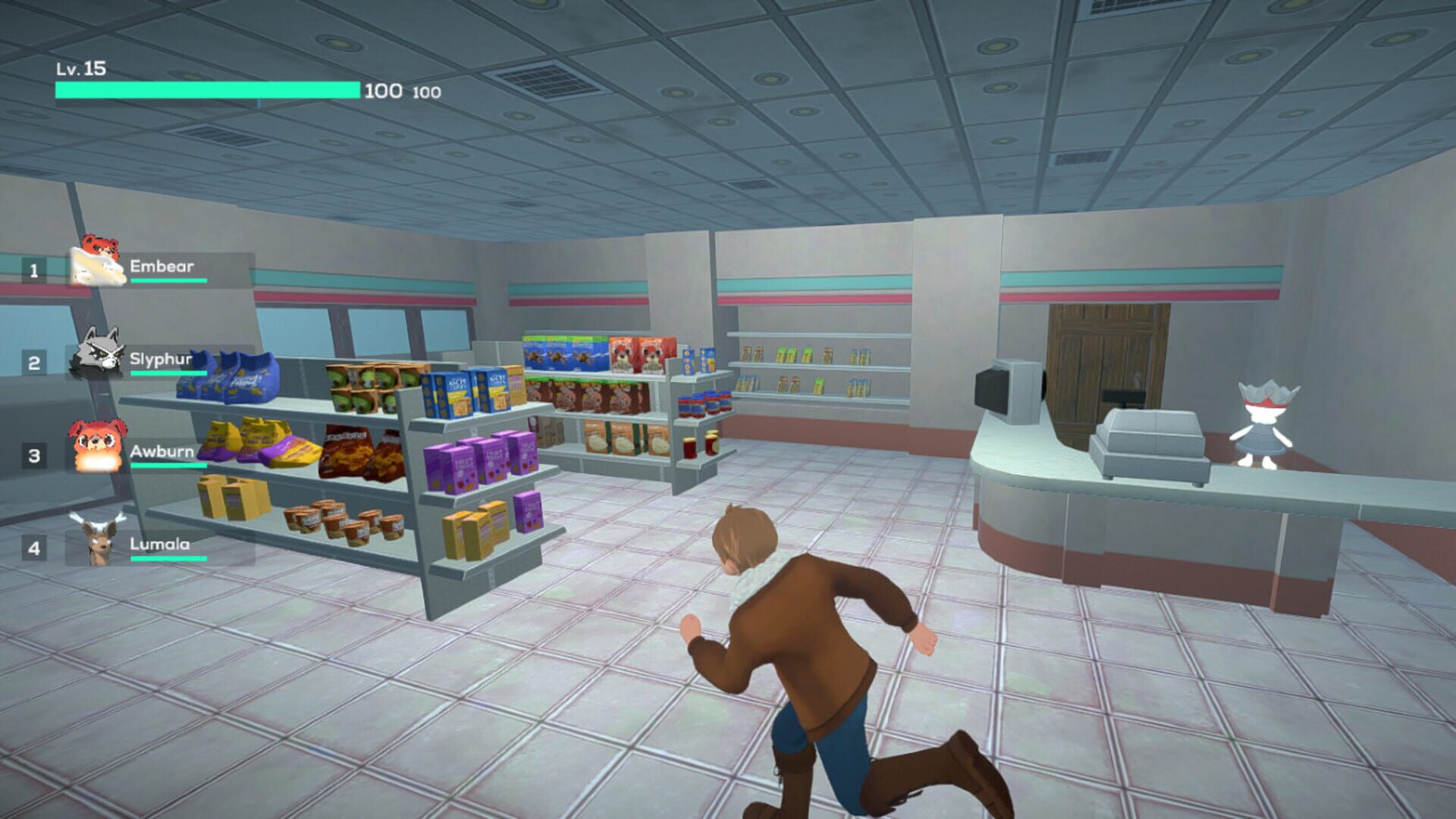Image resolution: width=1456 pixels, height=819 pixels.
Task: Toggle party slot 1 with Embear
Action: [32, 269]
